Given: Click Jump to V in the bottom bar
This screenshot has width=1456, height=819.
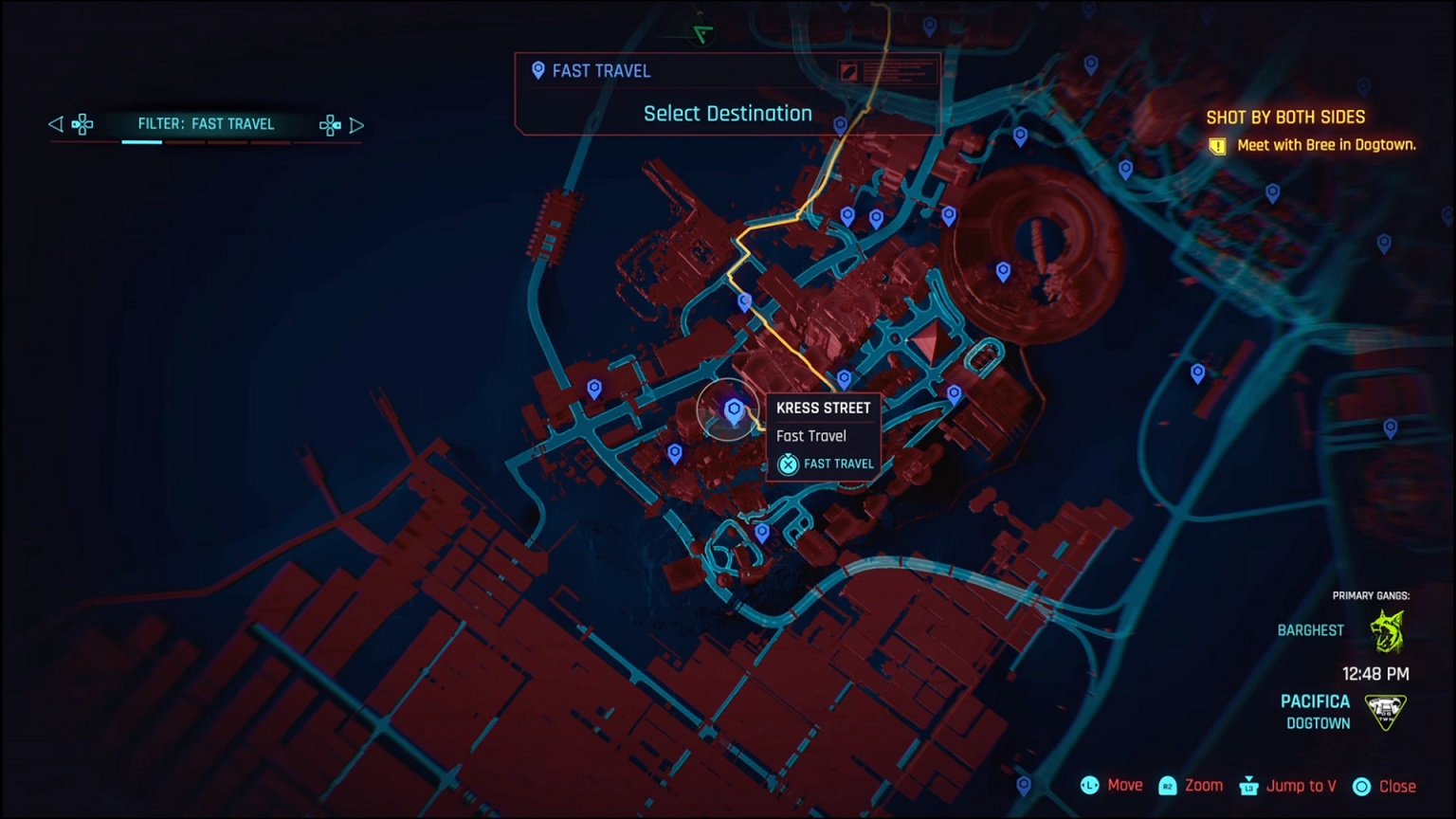Looking at the screenshot, I should pos(1300,785).
